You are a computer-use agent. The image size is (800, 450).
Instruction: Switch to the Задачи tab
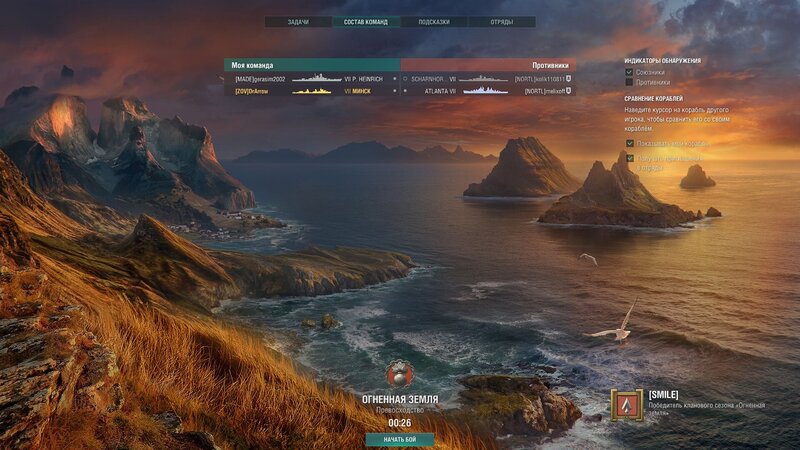(298, 21)
